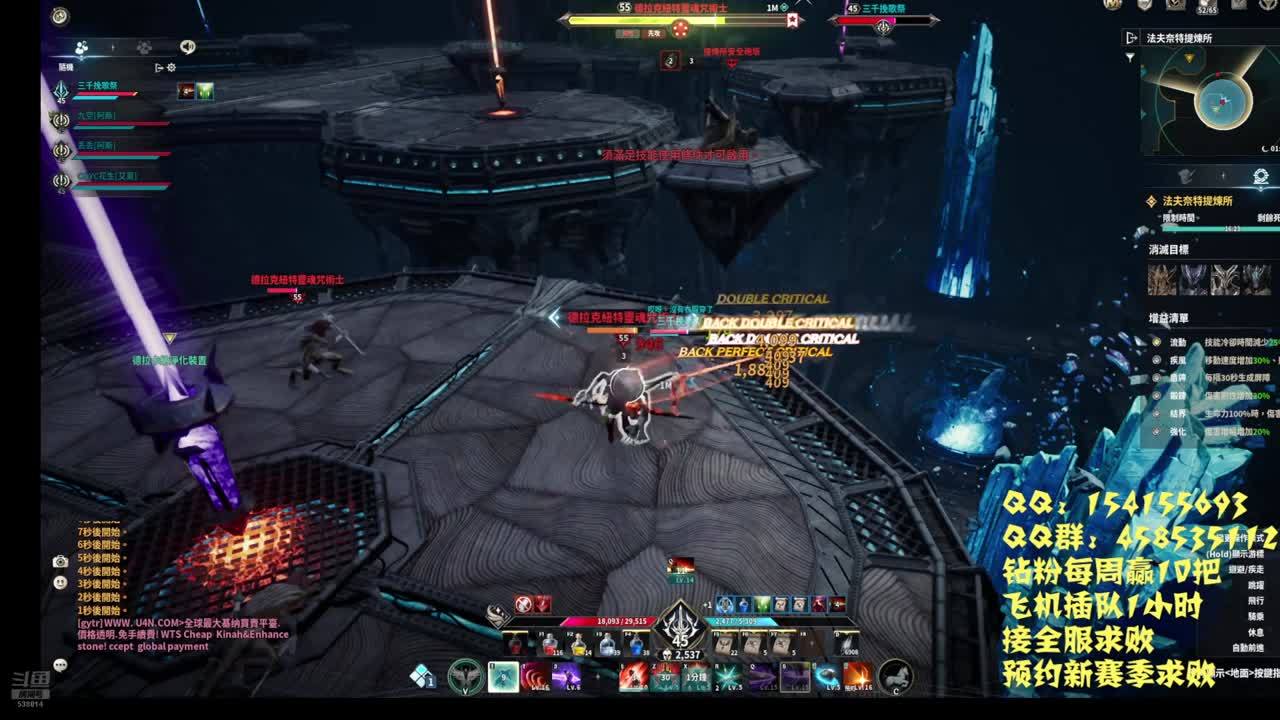Screen dimensions: 1280x720
Task: Activate the purple beam skill Lv.6
Action: coord(566,677)
